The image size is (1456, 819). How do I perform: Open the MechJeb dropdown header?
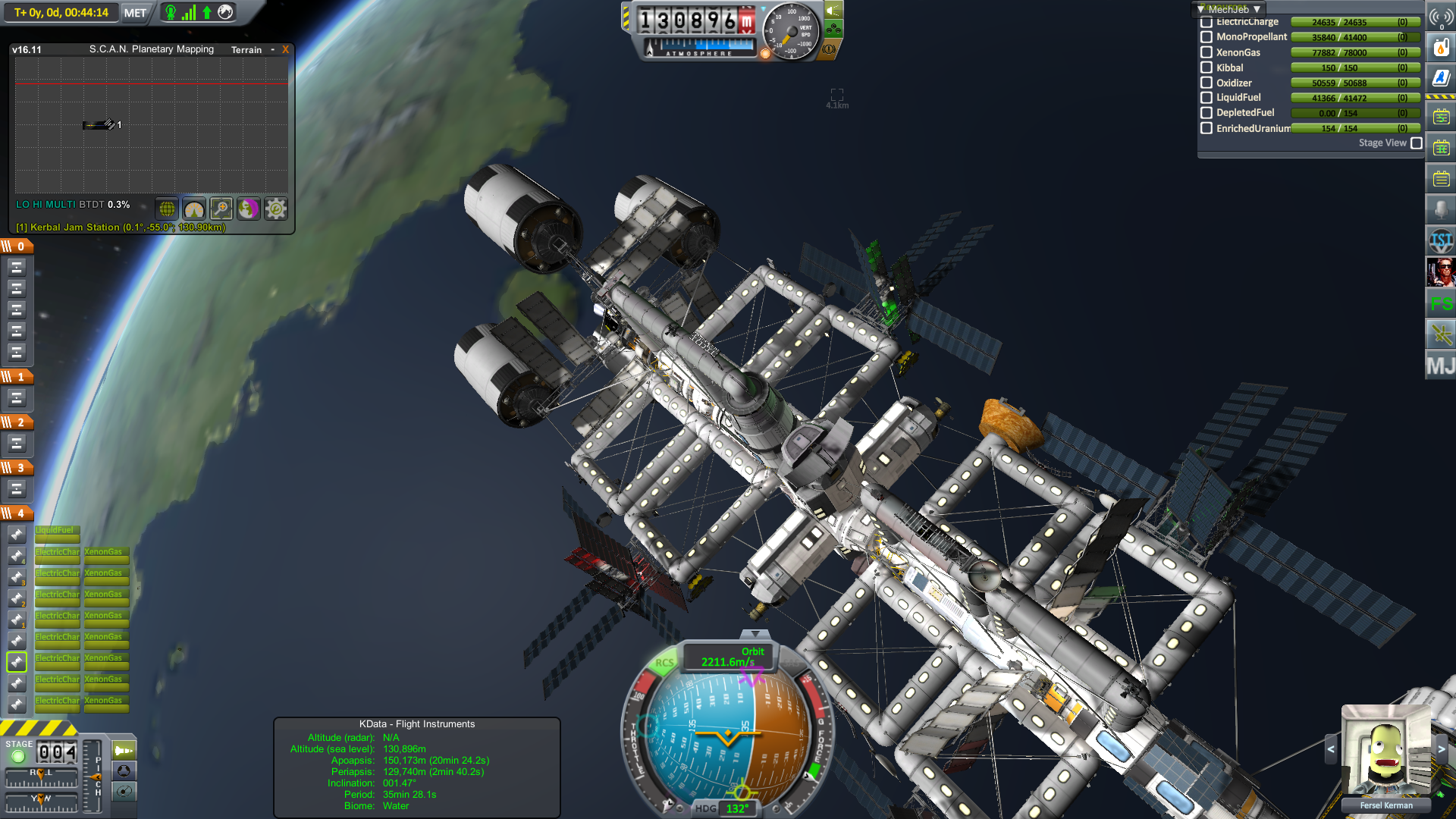(x=1228, y=9)
